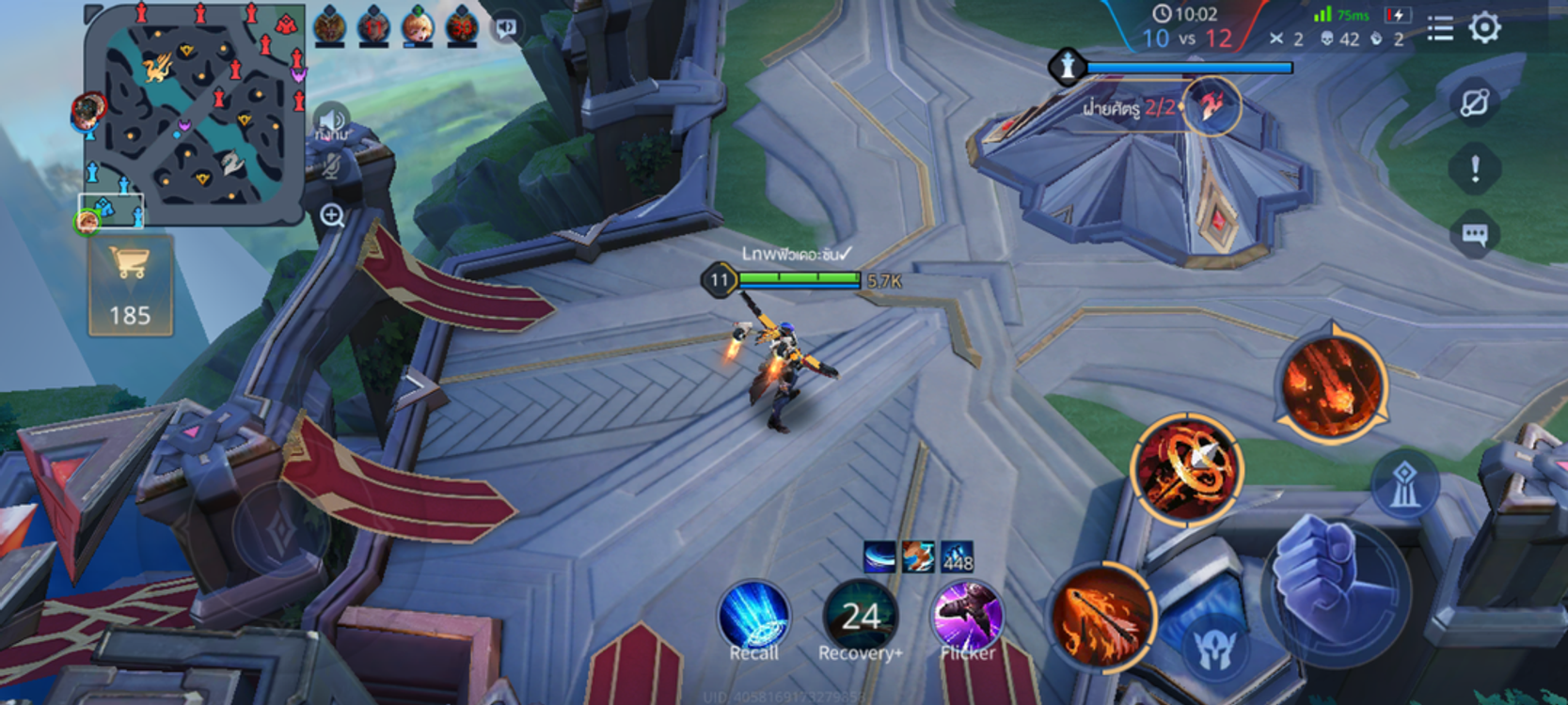Use the Recovery ability on cooldown
Screen dimensions: 1568x705
860,618
